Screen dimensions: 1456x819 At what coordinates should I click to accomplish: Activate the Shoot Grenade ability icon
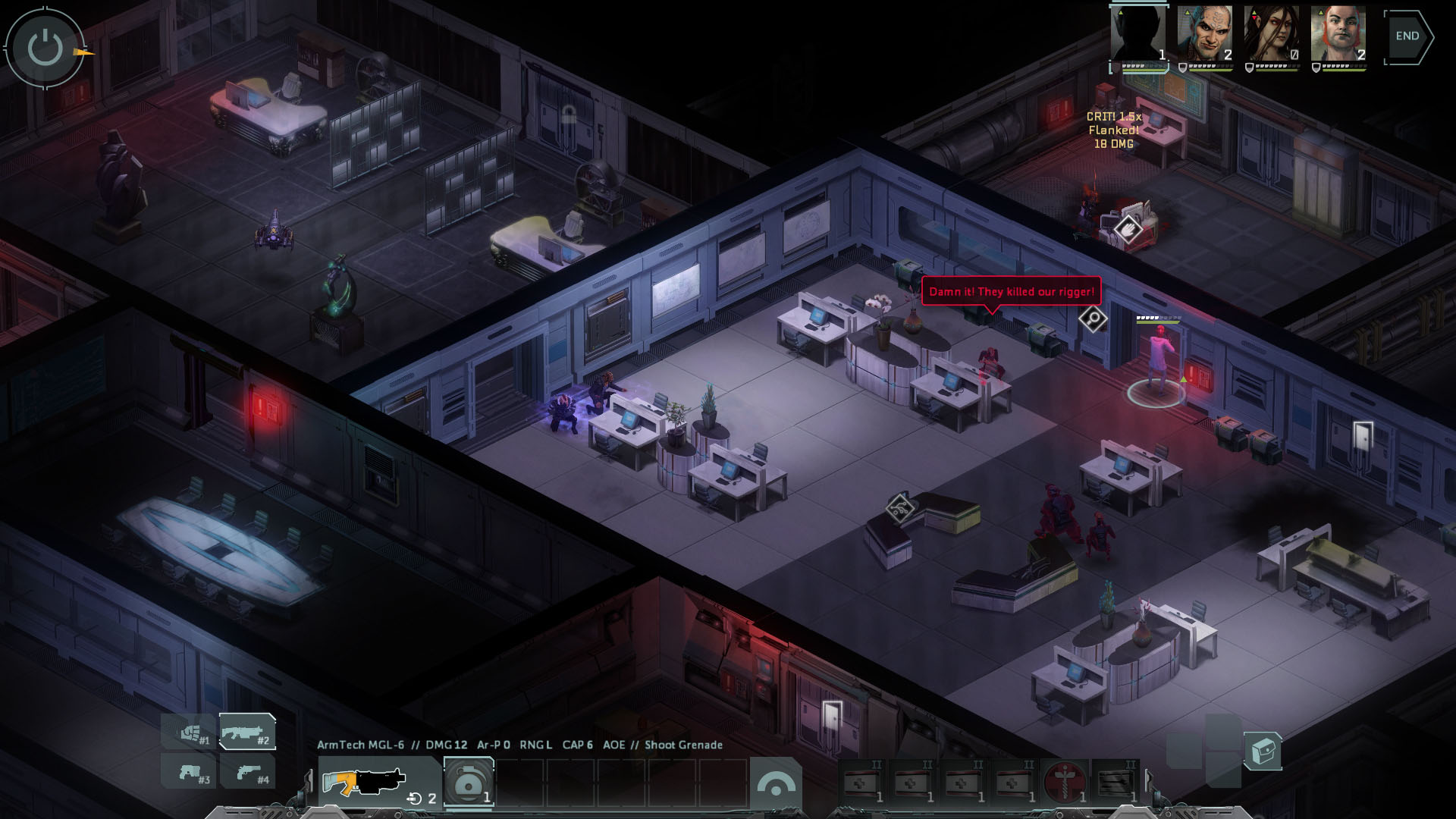(467, 781)
